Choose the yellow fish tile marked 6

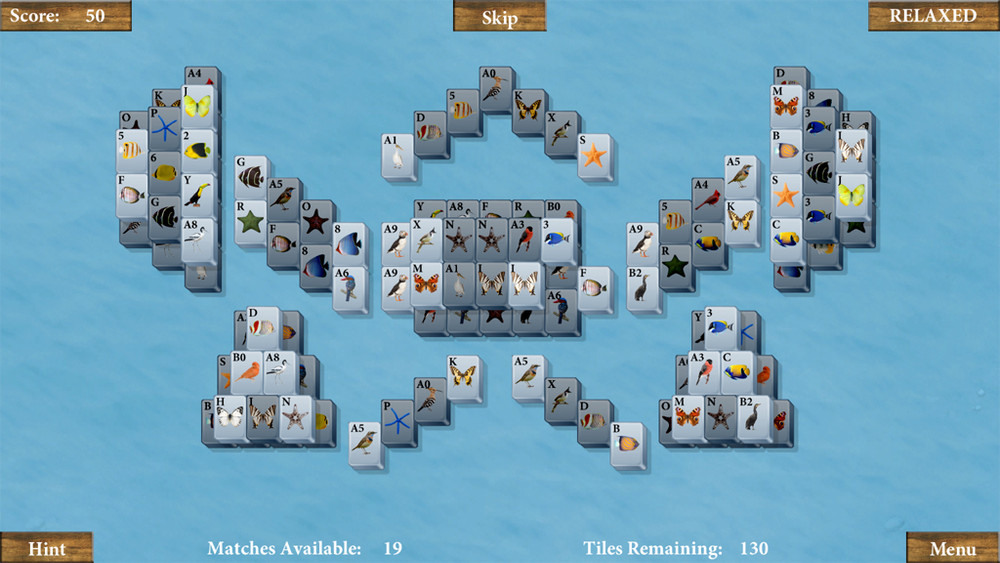pos(164,173)
